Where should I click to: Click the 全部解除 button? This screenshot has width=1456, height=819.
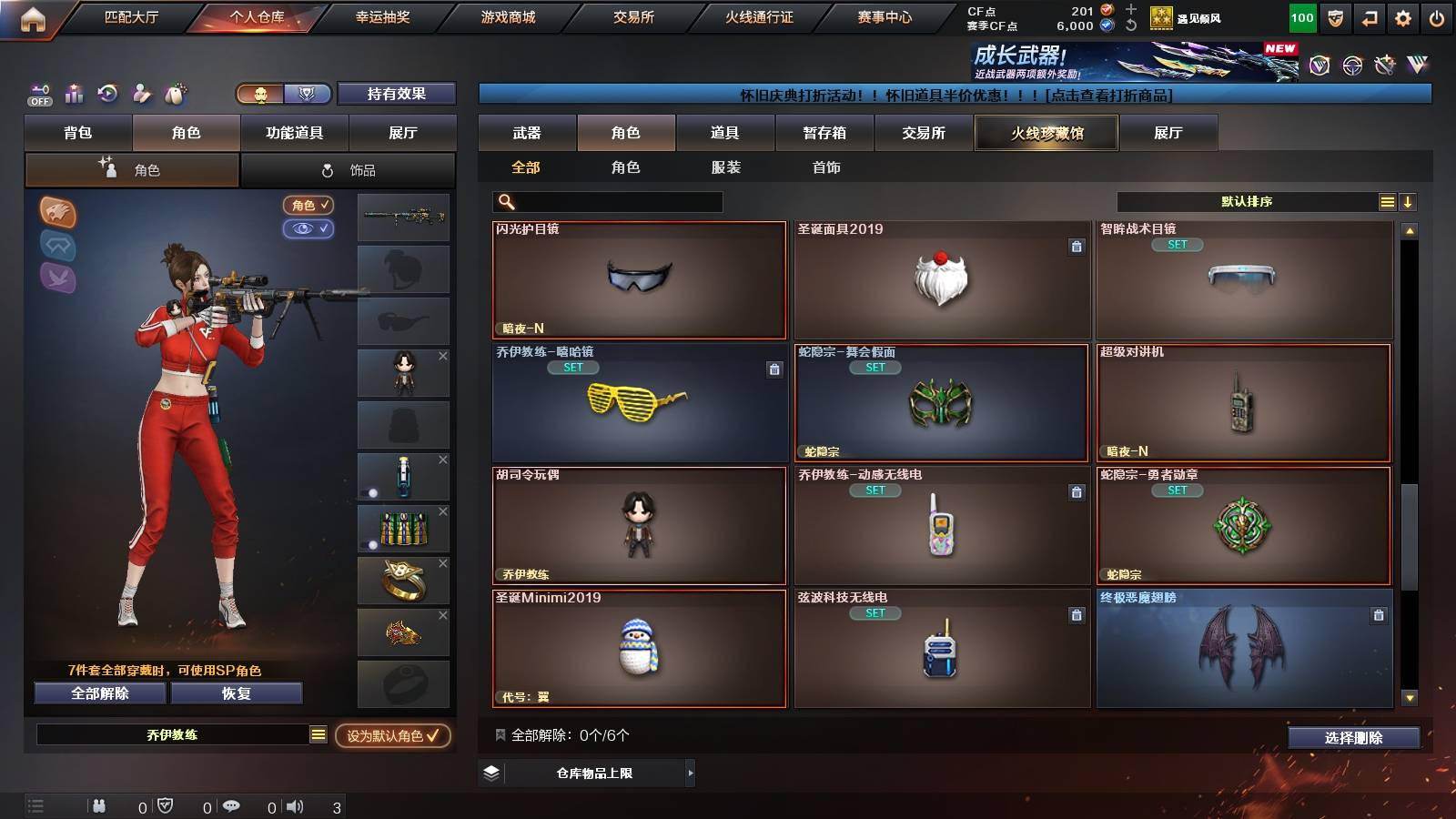(x=98, y=693)
